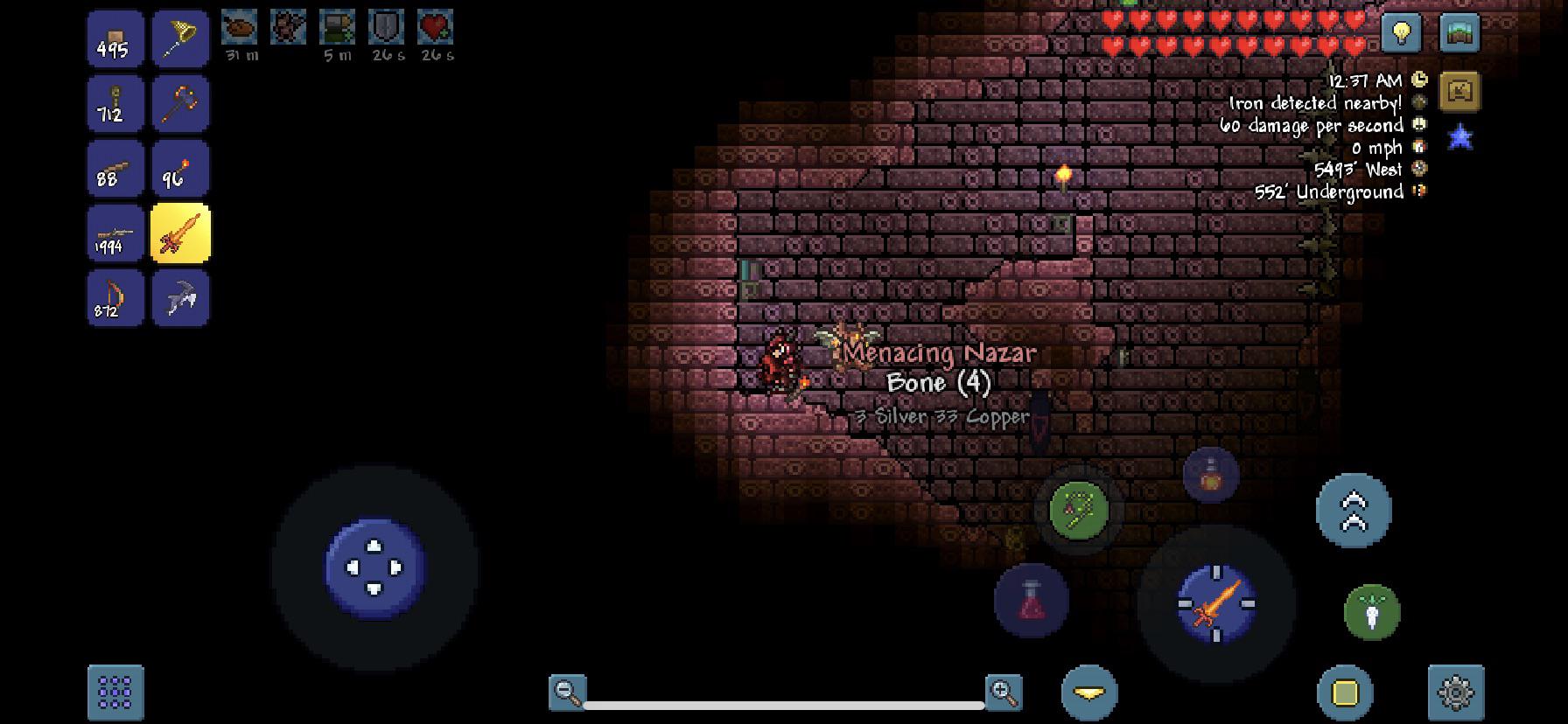Select the axe from the hotbar
The width and height of the screenshot is (1568, 724).
[181, 104]
